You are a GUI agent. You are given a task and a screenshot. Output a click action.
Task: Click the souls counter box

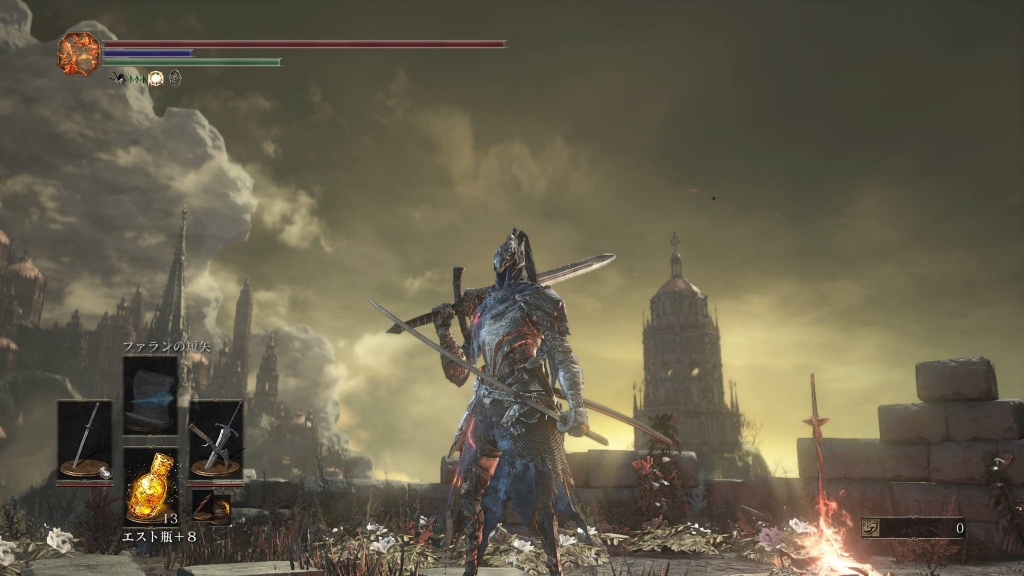click(x=913, y=527)
